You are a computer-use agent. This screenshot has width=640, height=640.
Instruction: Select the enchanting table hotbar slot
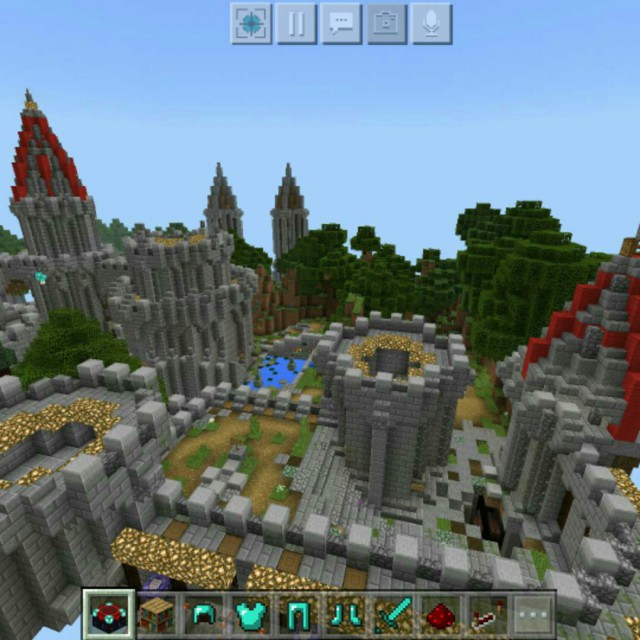click(x=108, y=614)
